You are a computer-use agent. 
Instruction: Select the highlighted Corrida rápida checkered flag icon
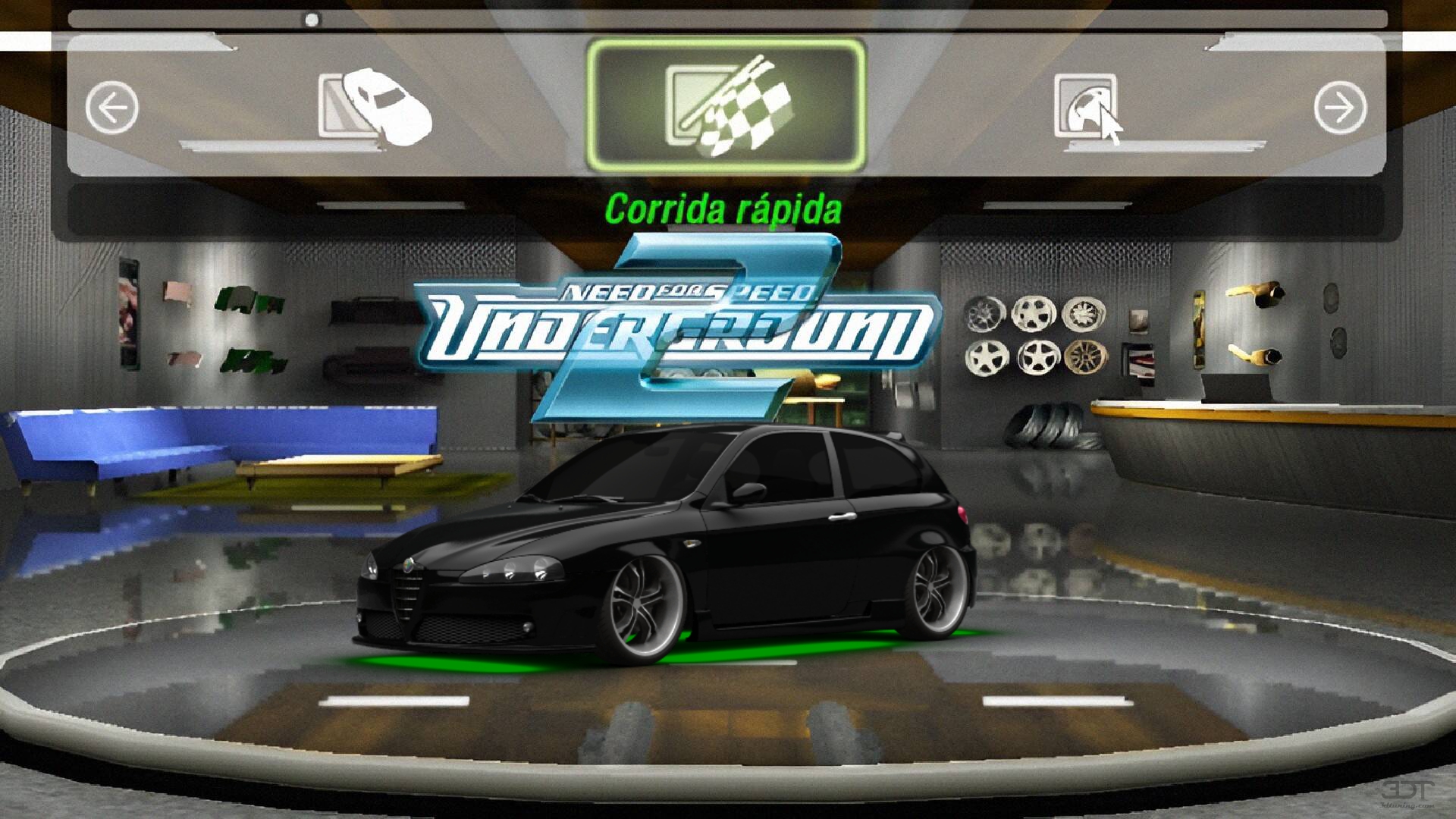click(x=726, y=106)
